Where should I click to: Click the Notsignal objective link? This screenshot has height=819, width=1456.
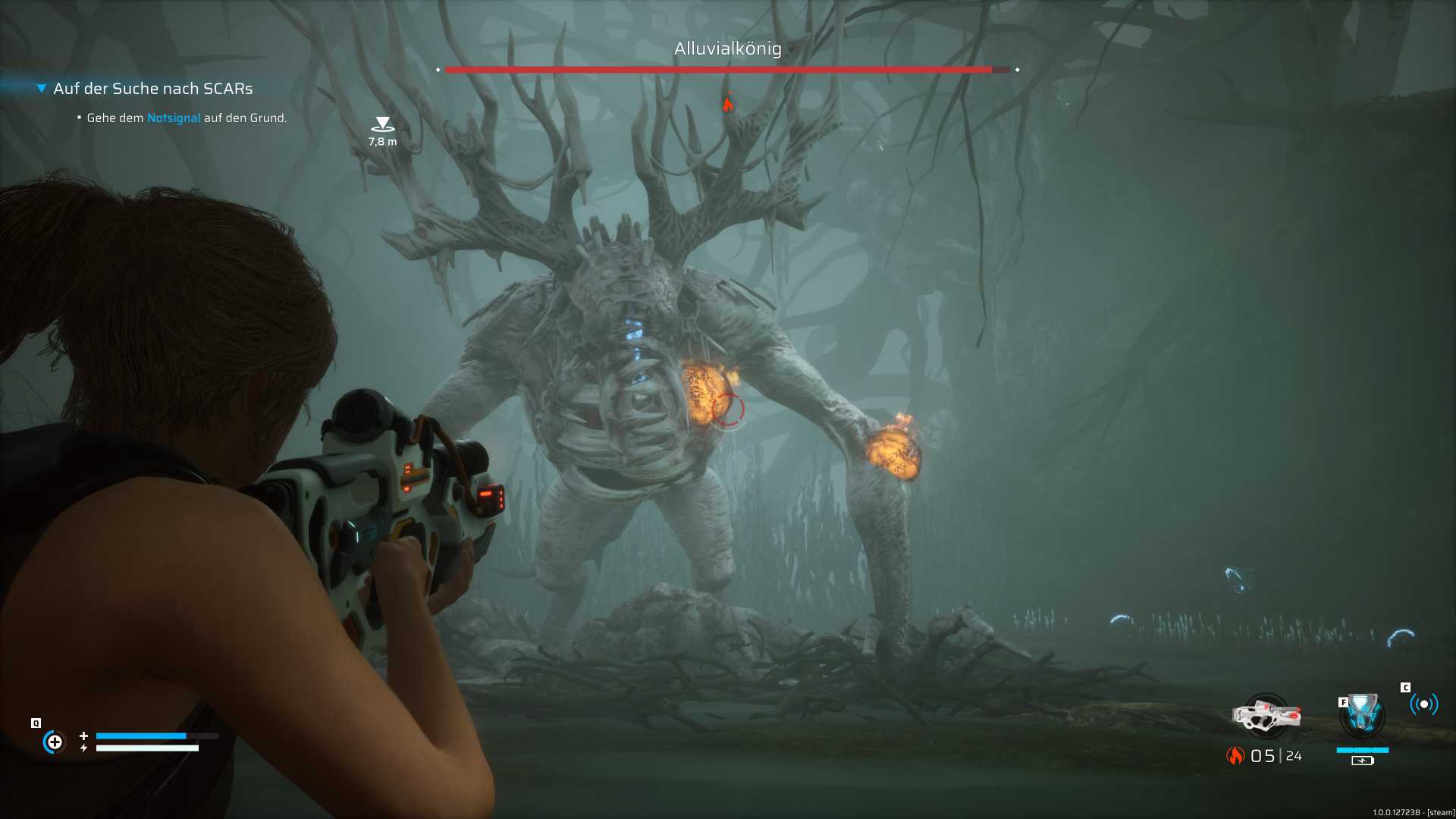pos(174,118)
